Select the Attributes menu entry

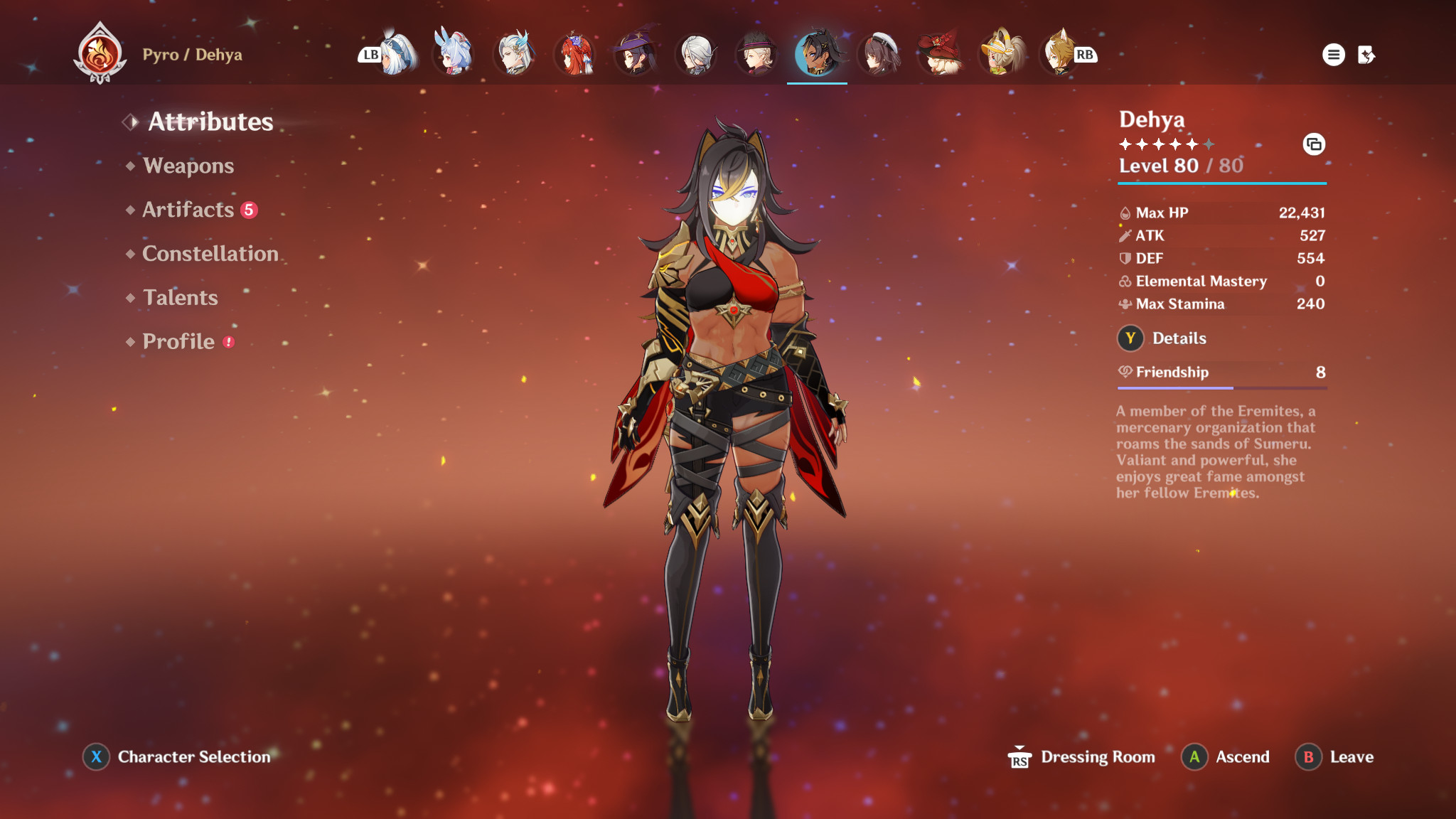(210, 122)
